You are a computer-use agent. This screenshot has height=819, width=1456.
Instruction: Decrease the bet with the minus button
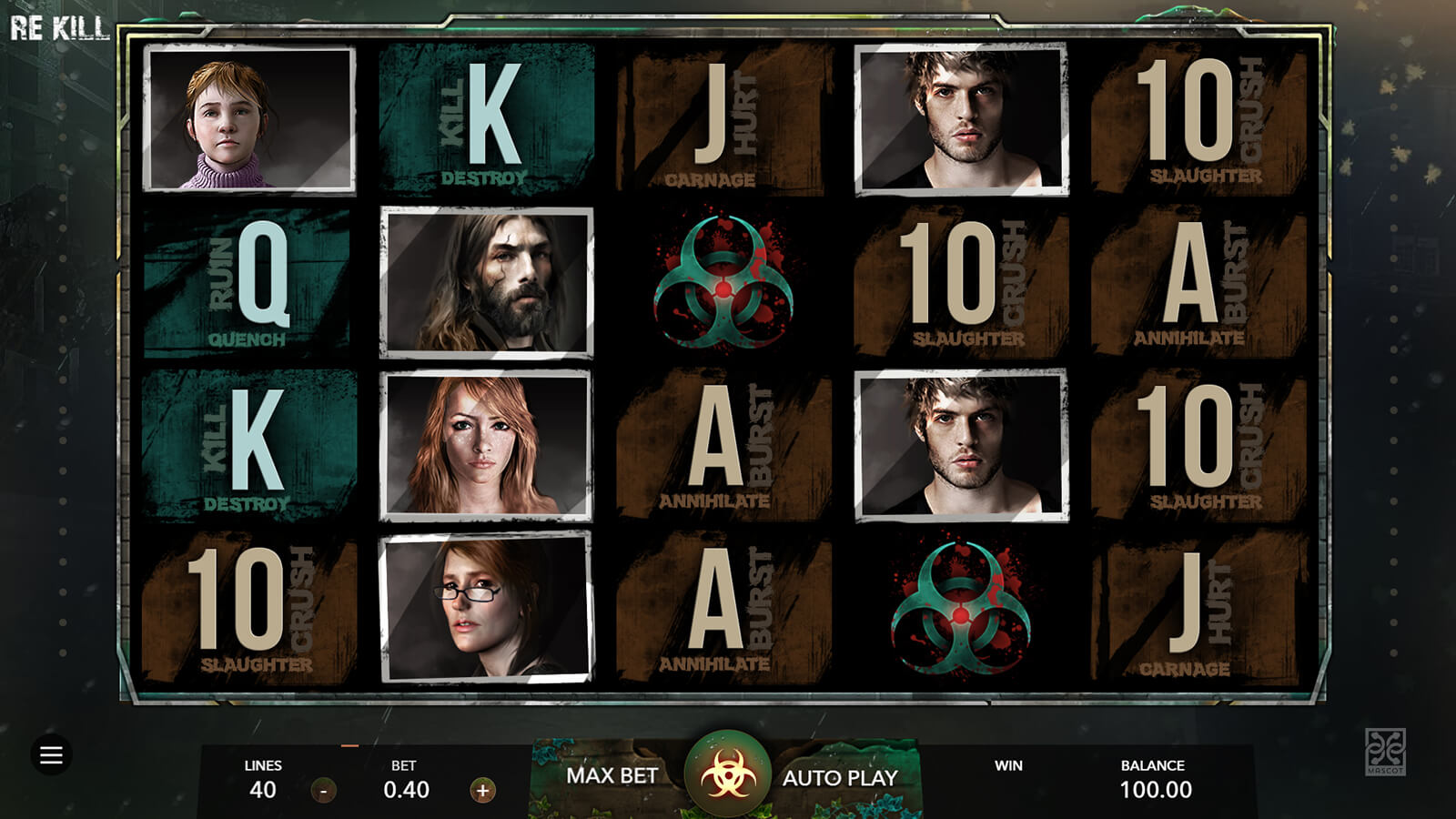pos(324,791)
